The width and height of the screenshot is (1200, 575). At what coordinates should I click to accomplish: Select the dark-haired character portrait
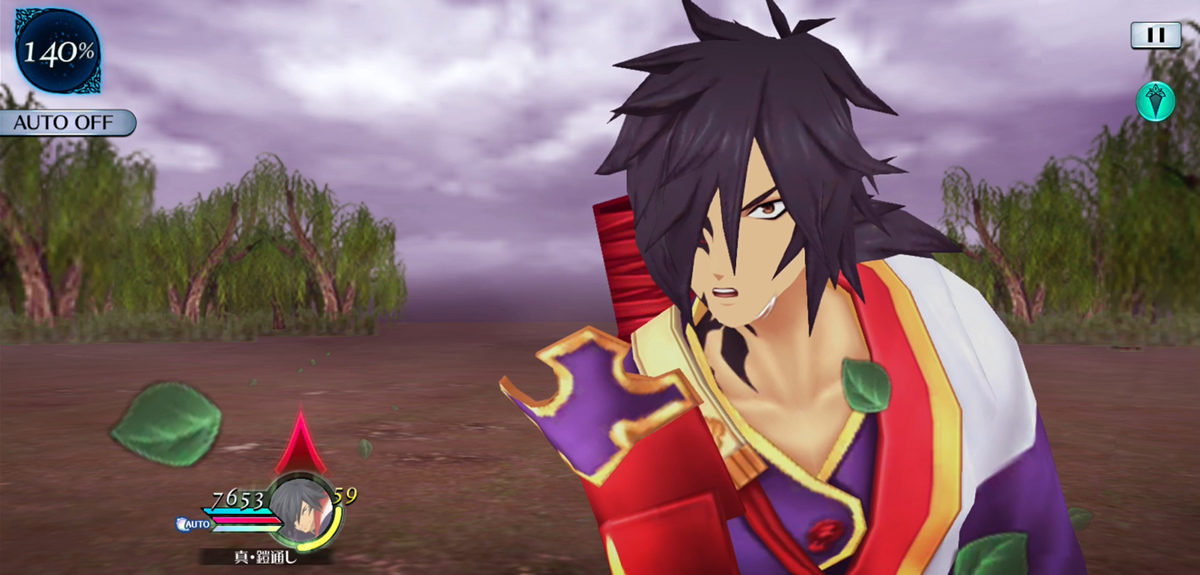[301, 510]
